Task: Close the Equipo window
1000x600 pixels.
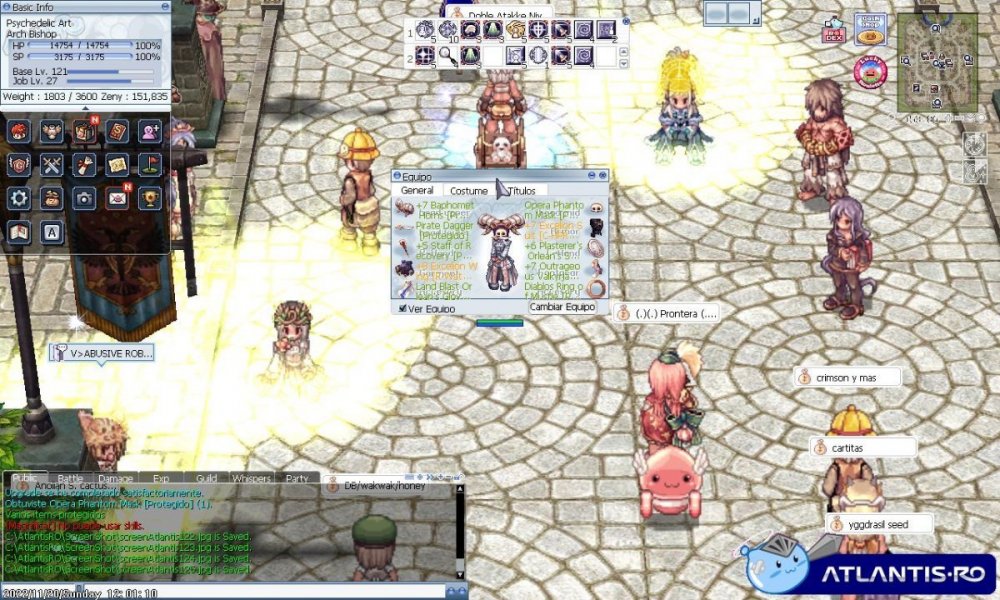Action: point(601,176)
